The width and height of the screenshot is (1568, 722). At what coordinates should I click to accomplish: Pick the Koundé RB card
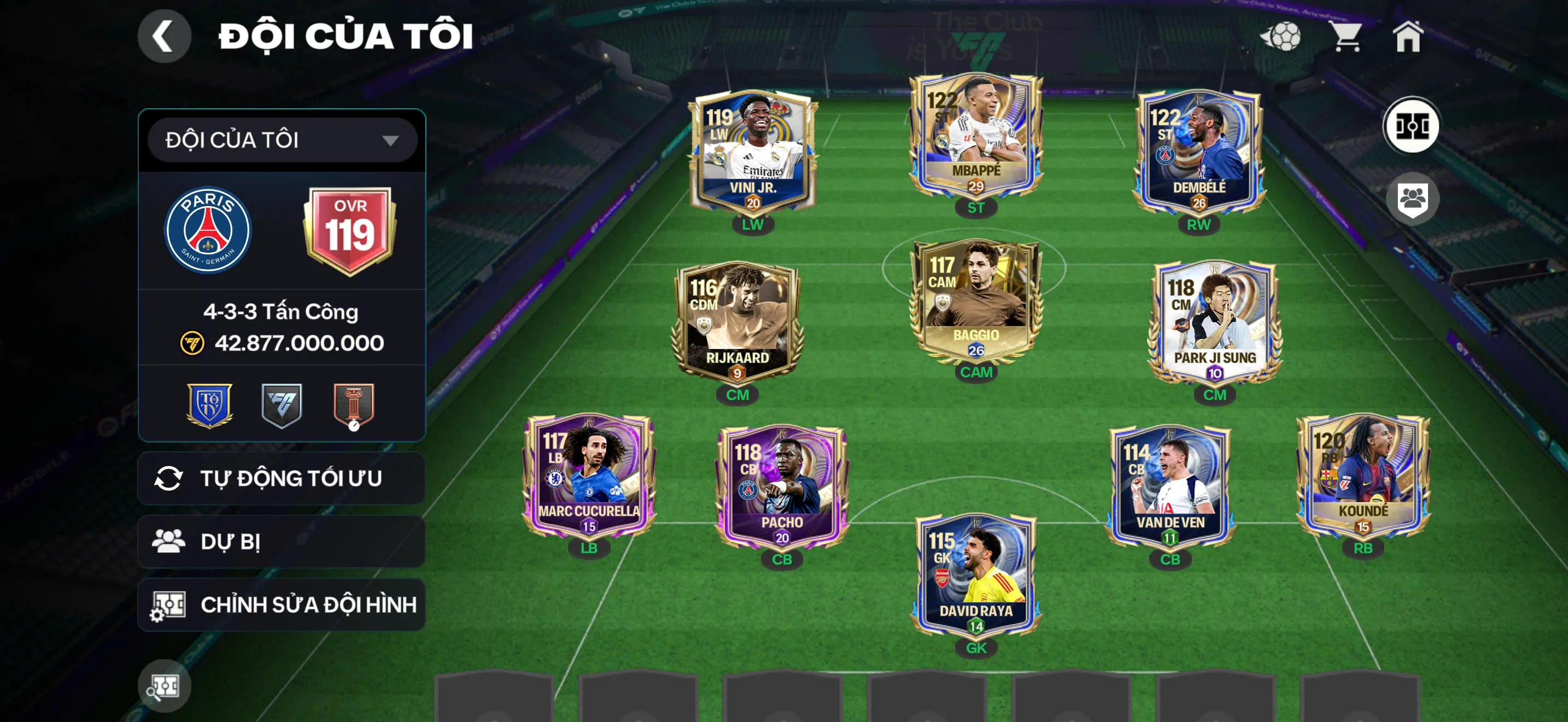tap(1363, 476)
